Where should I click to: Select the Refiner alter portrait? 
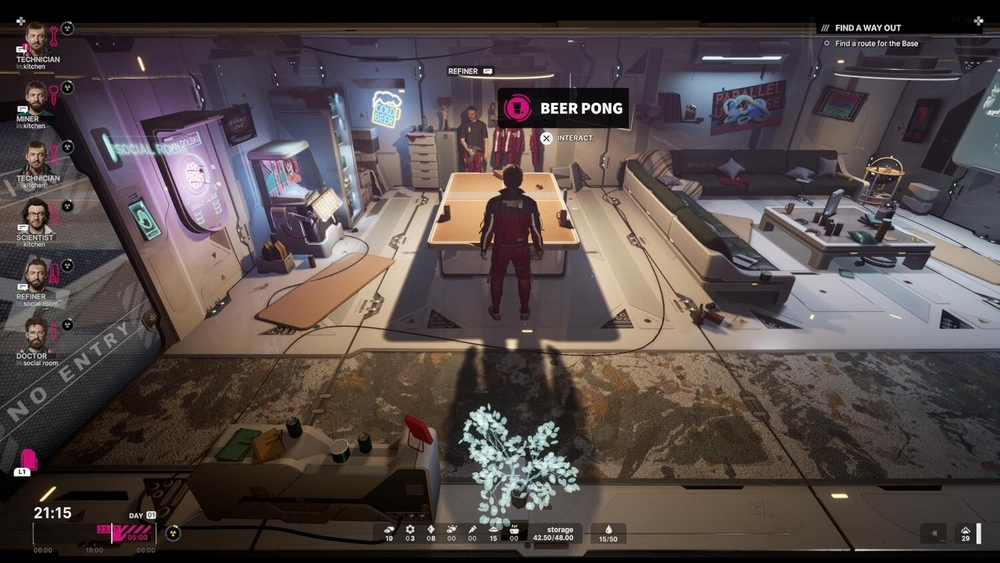[36, 274]
